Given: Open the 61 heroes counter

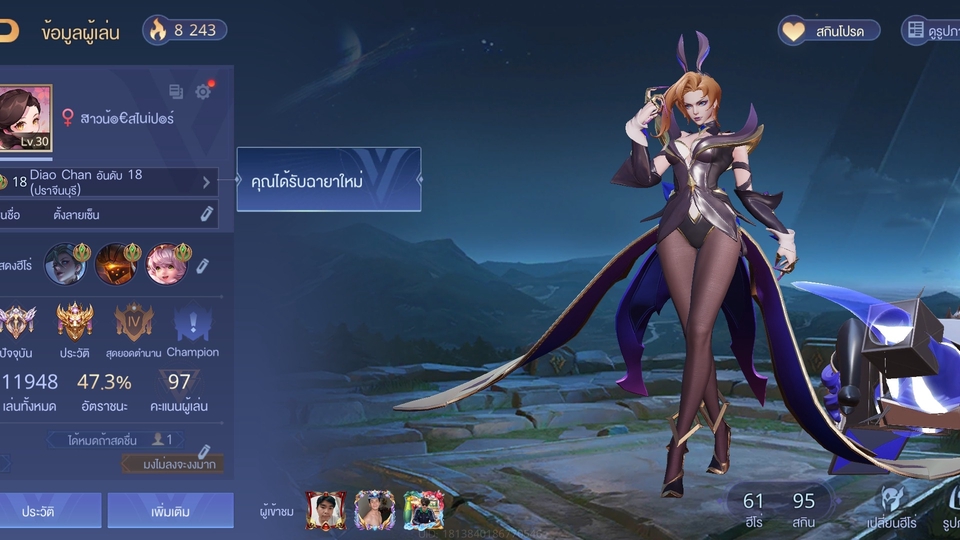Looking at the screenshot, I should 753,509.
